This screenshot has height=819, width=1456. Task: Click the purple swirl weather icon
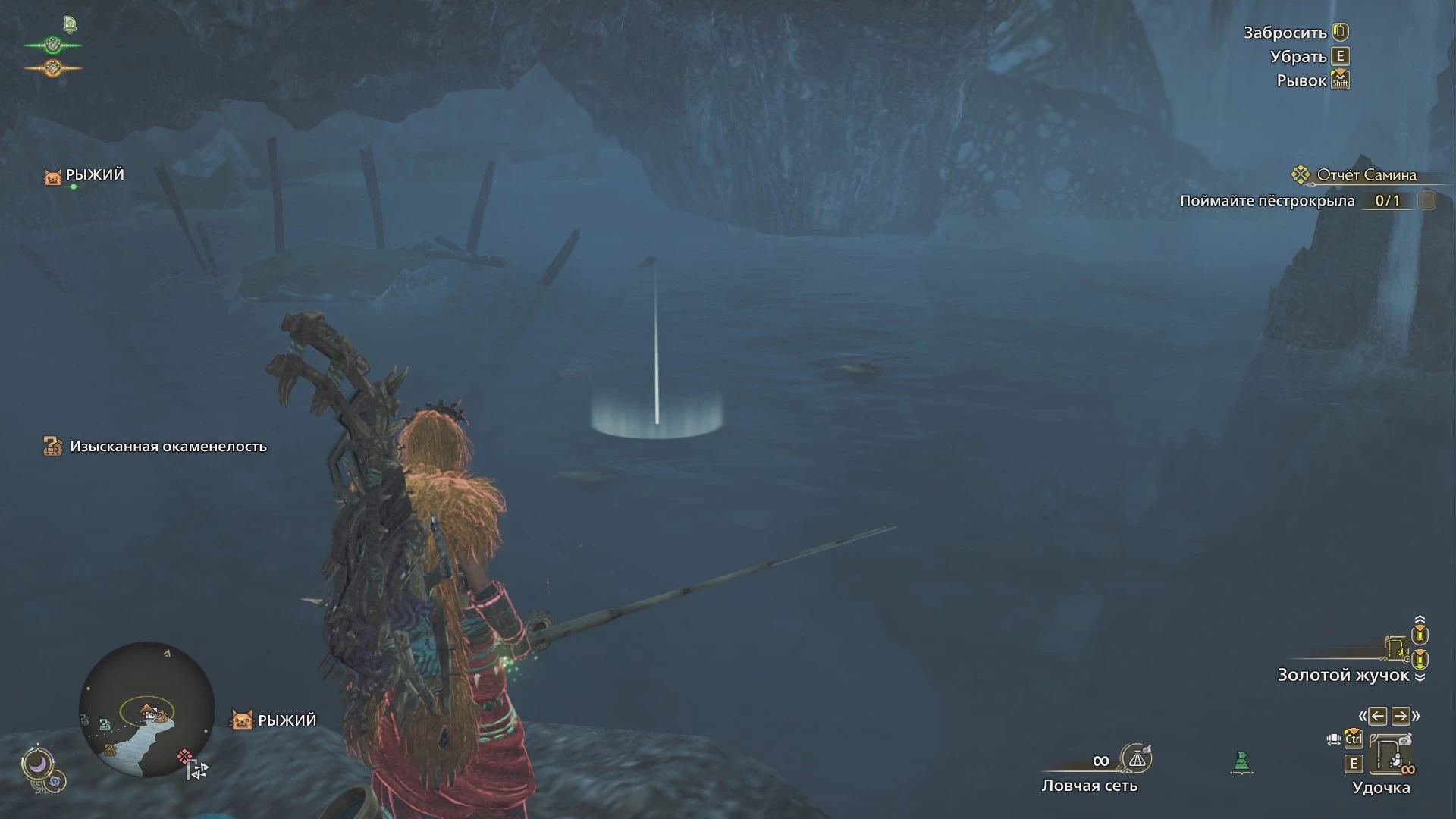pos(55,780)
